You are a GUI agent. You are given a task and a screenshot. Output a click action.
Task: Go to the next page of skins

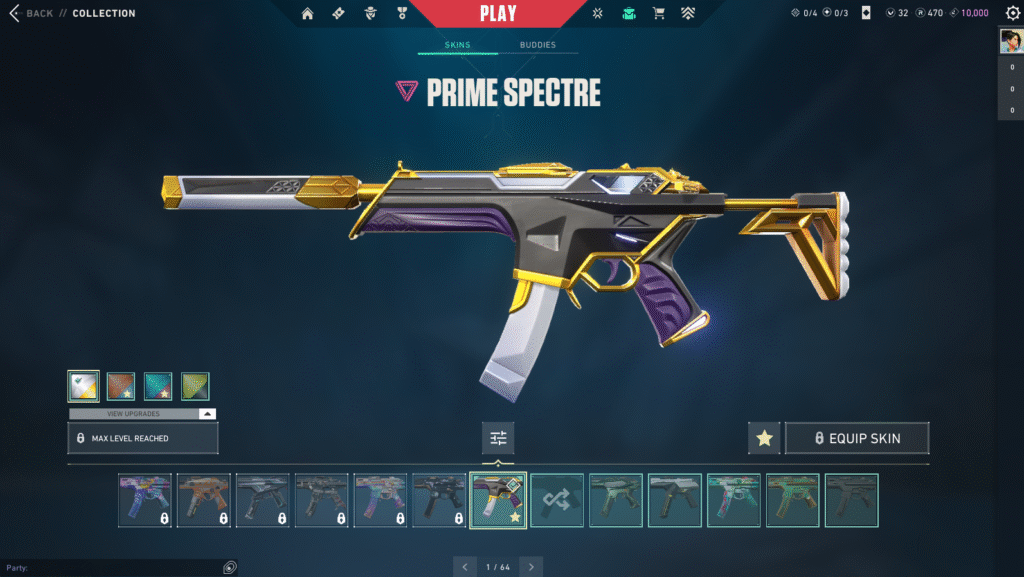(x=531, y=567)
